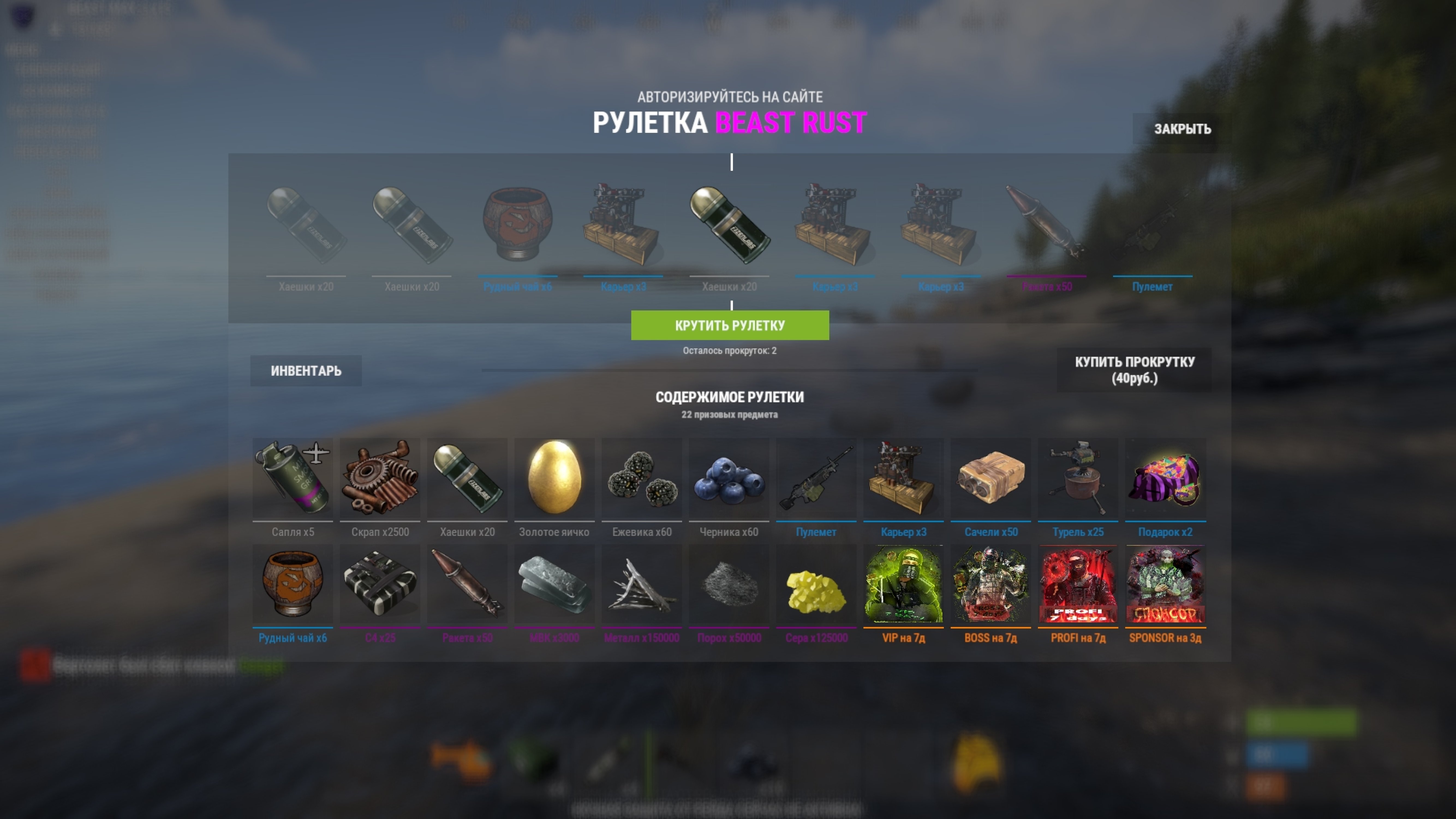1456x819 pixels.
Task: Choose the Золотое яичко golden egg prize
Action: click(554, 479)
